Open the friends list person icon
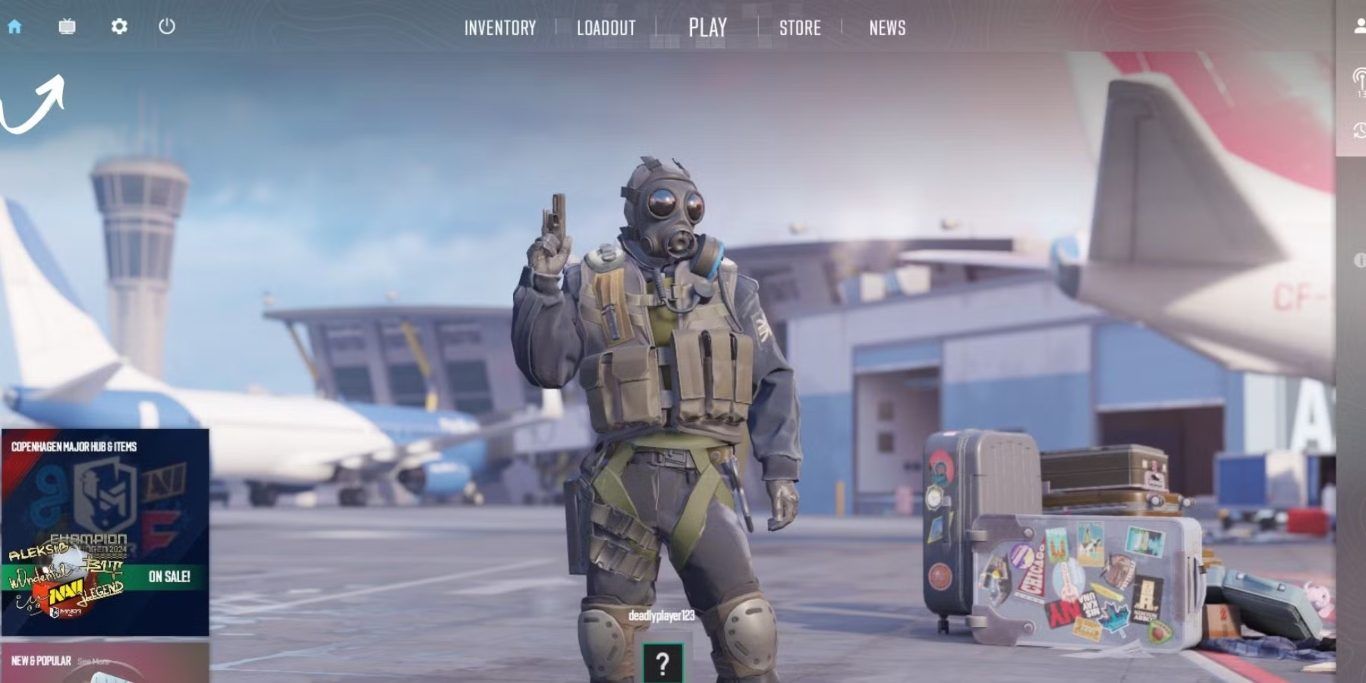Viewport: 1366px width, 683px height. tap(1359, 27)
